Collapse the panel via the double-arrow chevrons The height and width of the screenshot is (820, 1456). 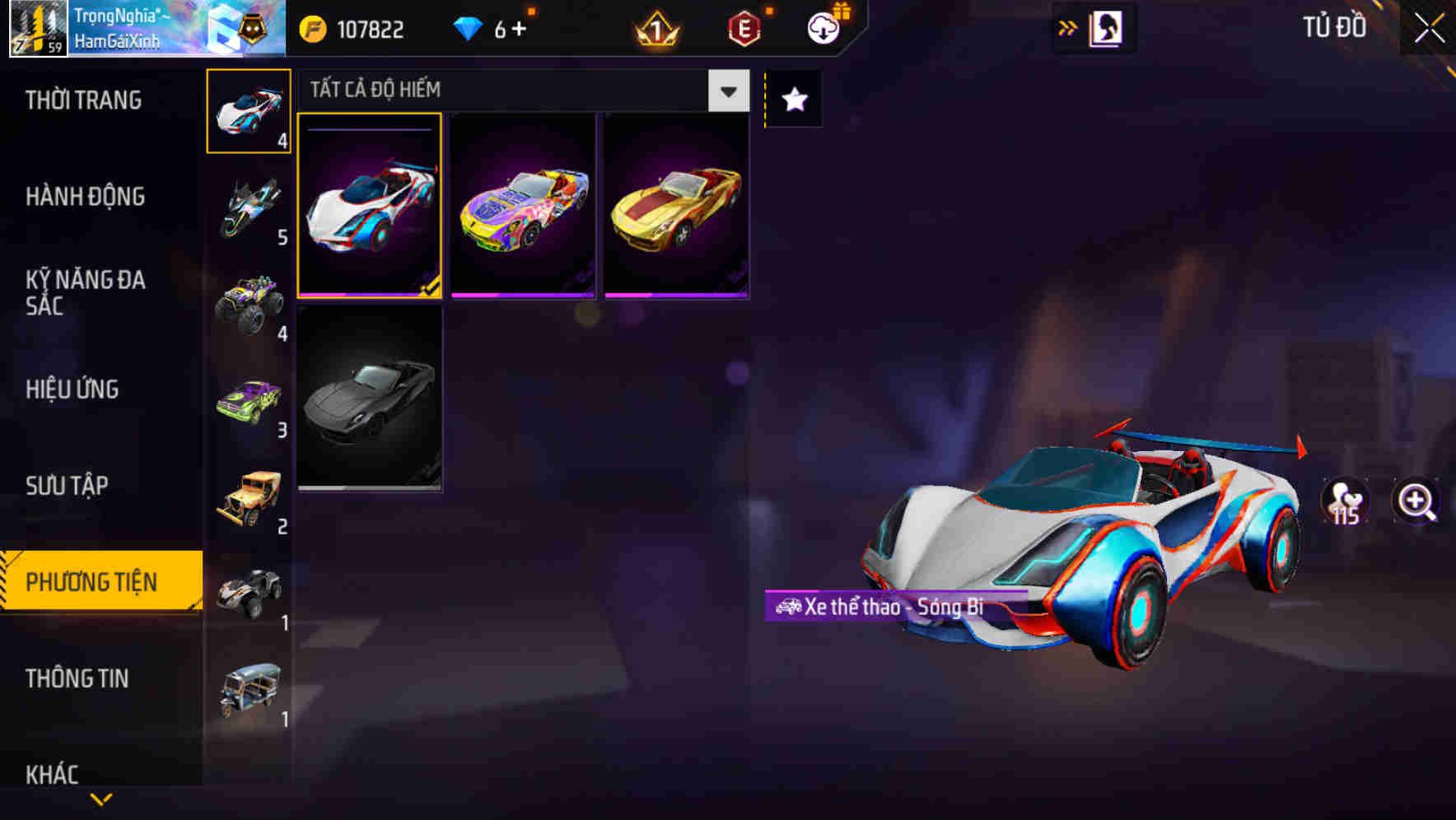click(x=1068, y=27)
